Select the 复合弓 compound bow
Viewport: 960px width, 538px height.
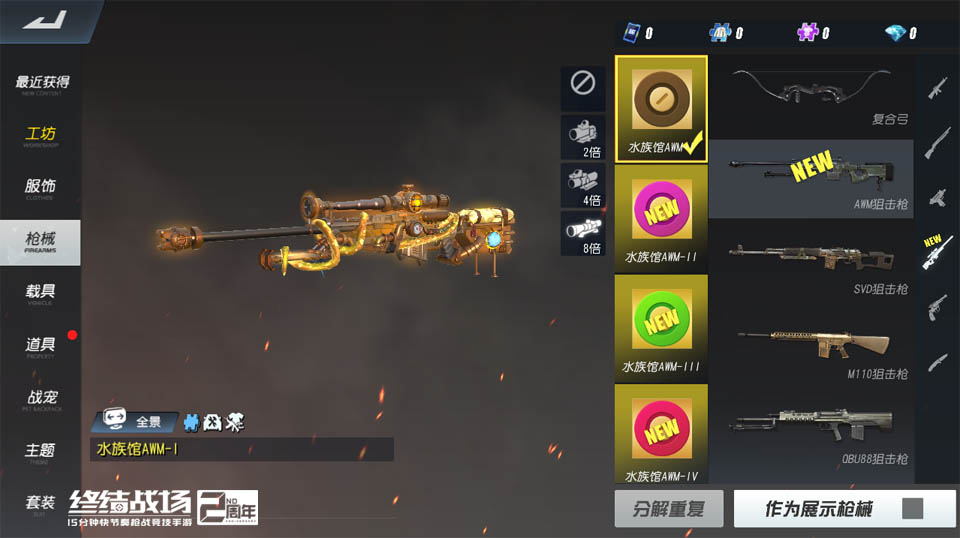[x=811, y=93]
